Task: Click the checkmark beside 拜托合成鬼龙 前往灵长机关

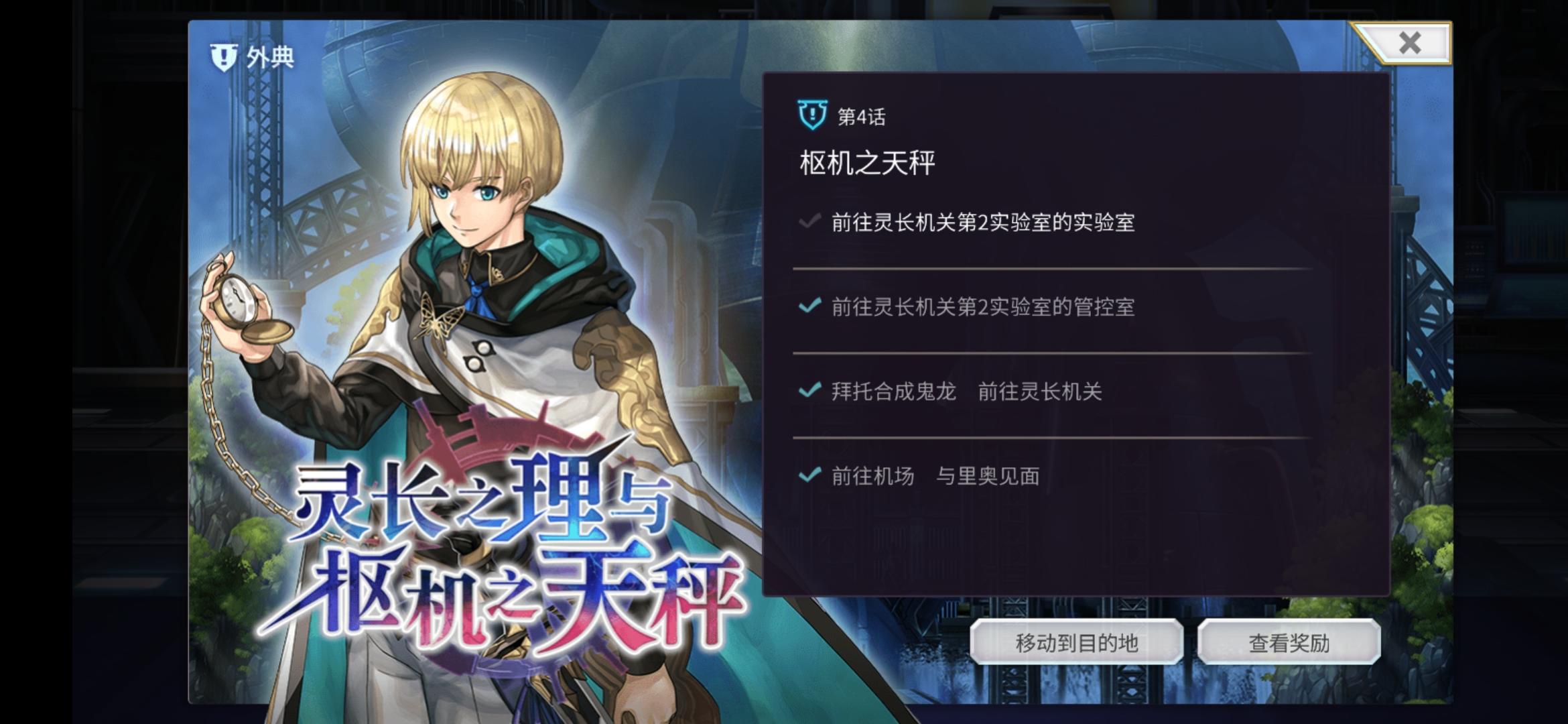Action: [x=808, y=391]
